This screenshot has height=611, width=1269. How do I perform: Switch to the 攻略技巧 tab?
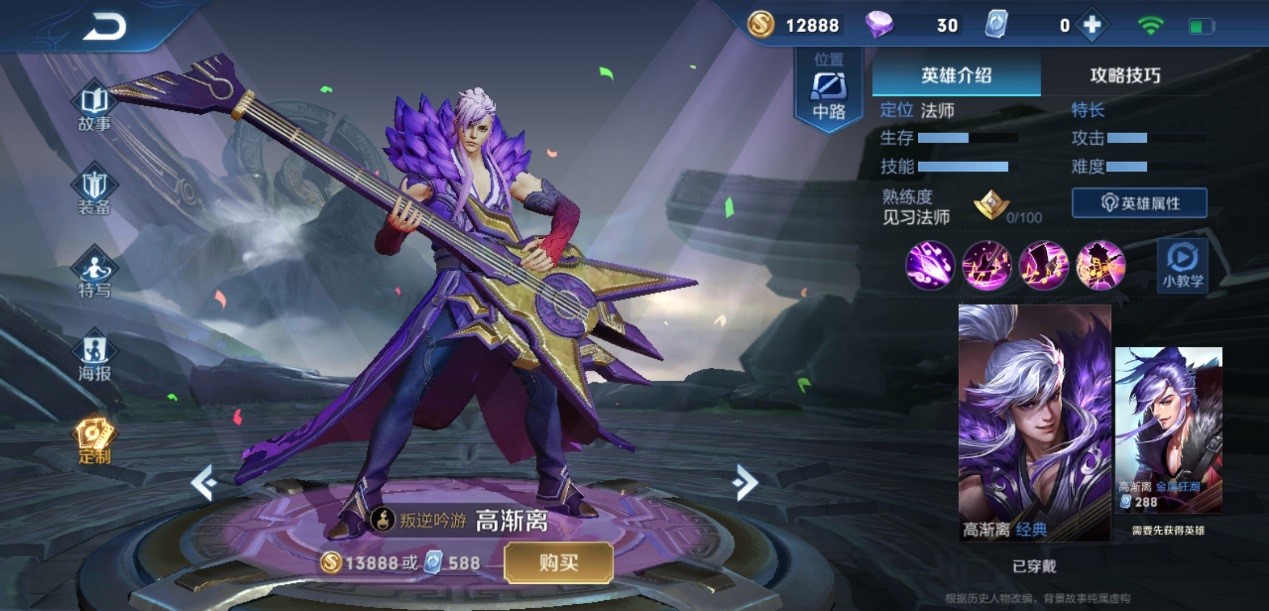click(1125, 75)
